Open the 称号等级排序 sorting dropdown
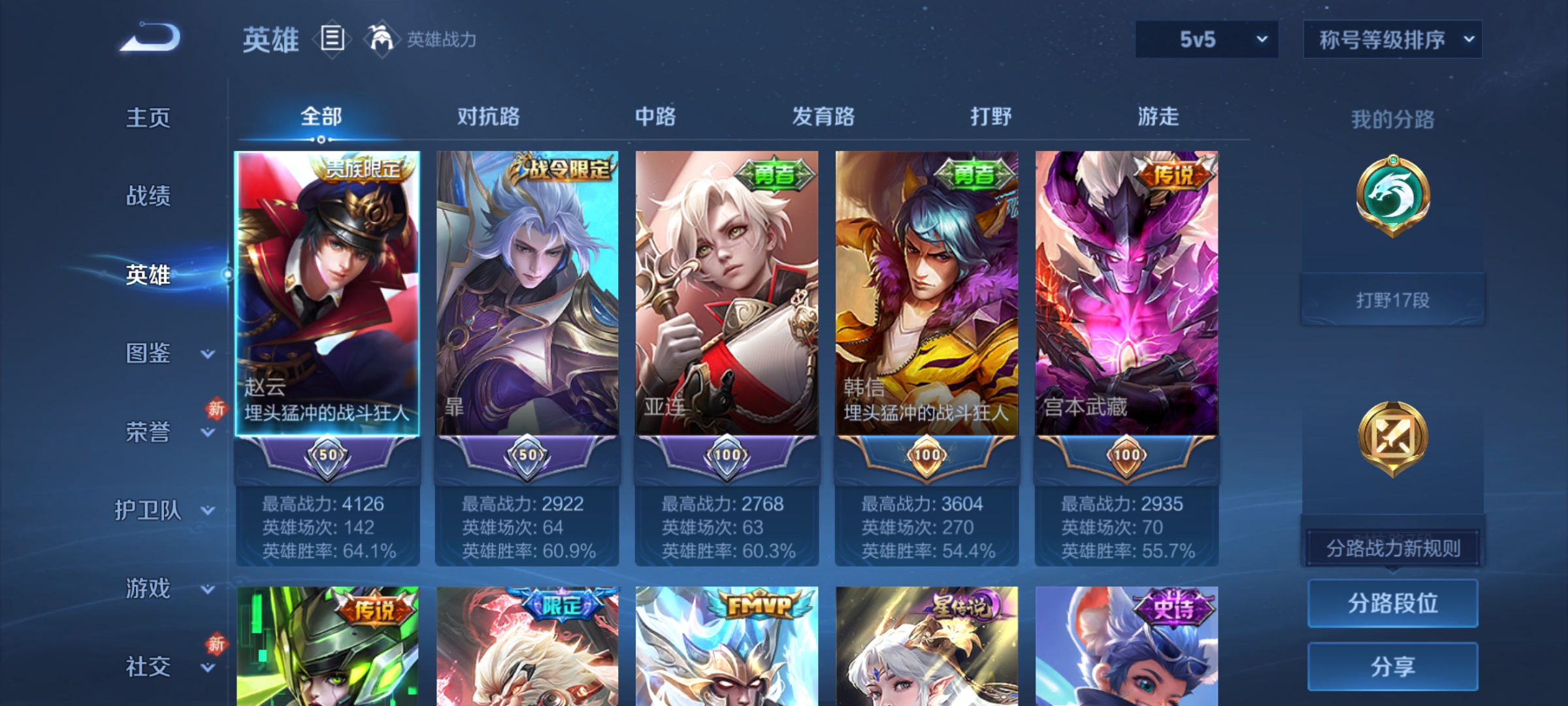Viewport: 1568px width, 706px height. click(x=1392, y=39)
